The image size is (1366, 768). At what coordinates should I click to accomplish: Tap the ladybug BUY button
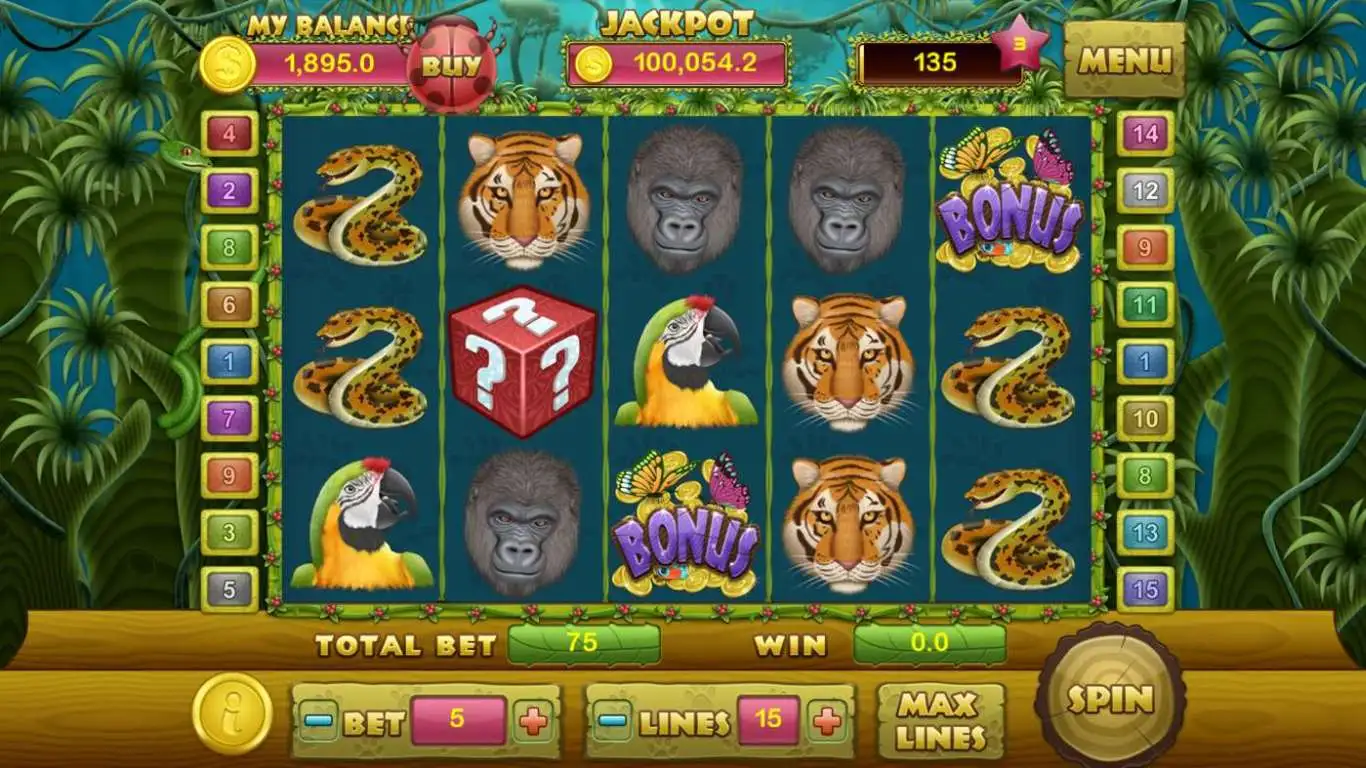(451, 66)
